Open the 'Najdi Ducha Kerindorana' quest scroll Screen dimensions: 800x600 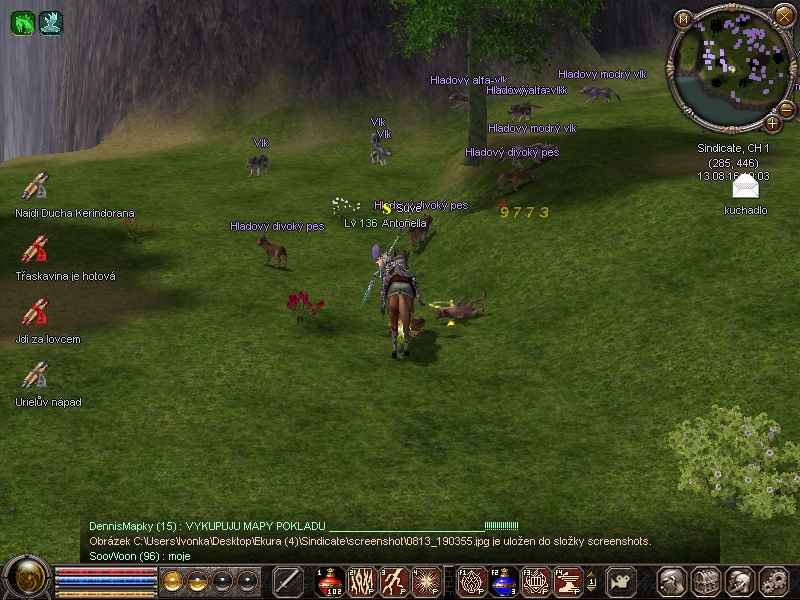(x=36, y=186)
